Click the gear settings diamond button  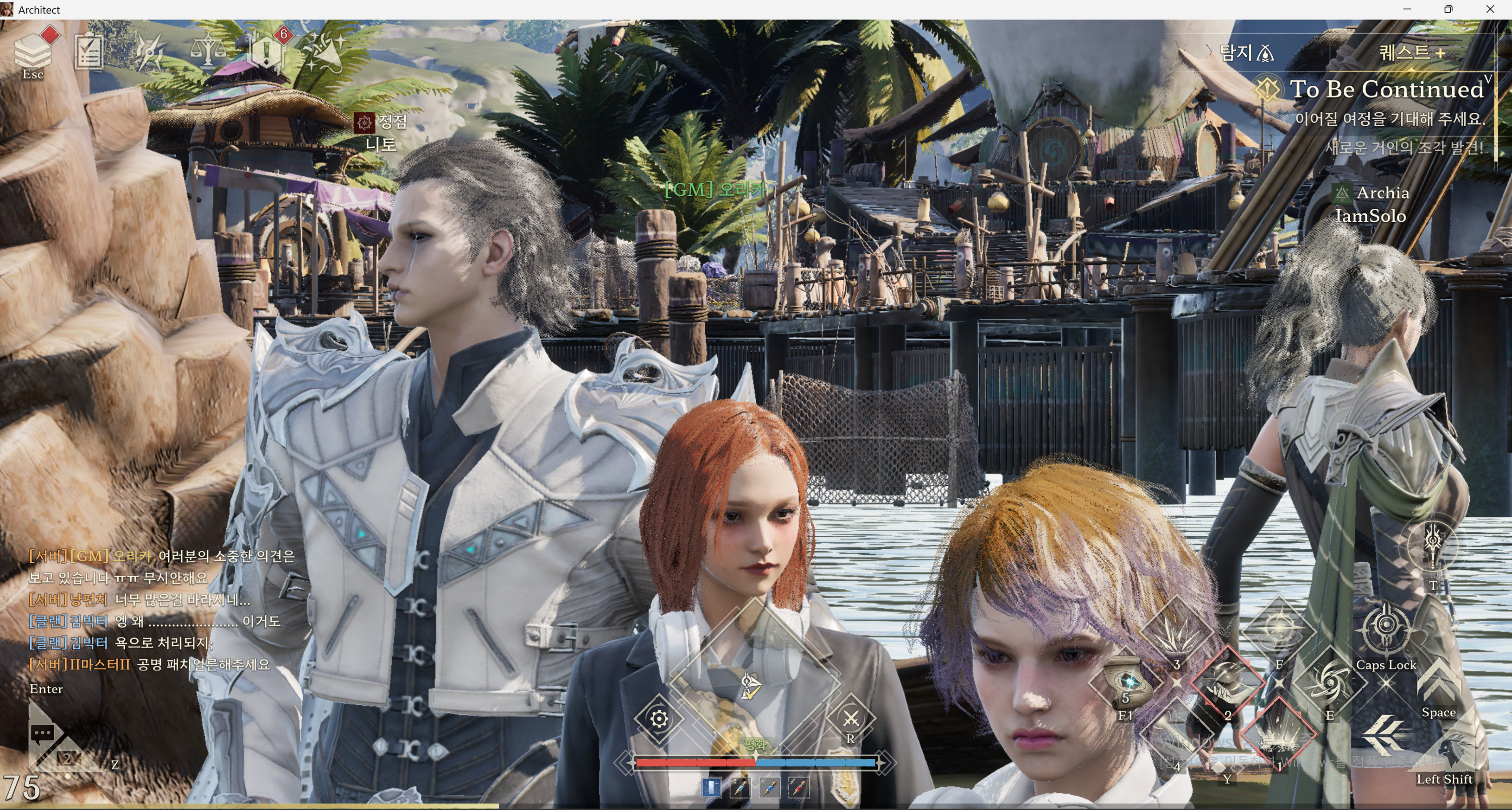tap(659, 718)
